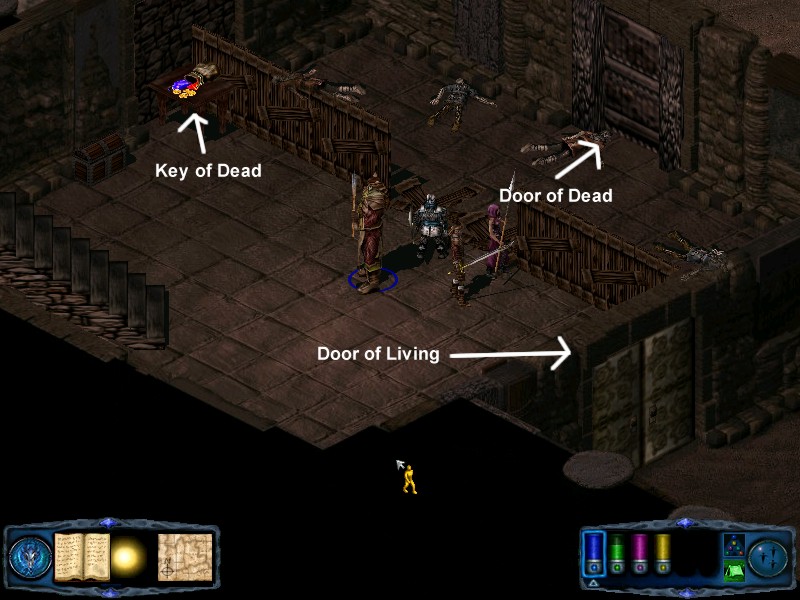Select the blue party member bar
The width and height of the screenshot is (800, 600).
tap(594, 552)
